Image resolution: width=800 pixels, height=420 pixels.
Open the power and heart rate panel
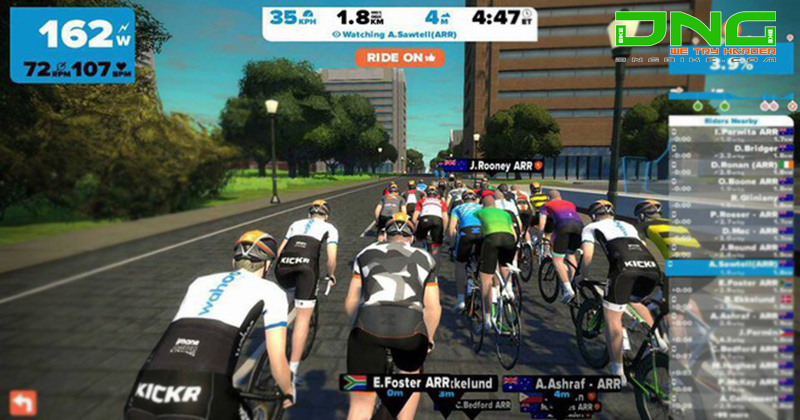pos(71,45)
